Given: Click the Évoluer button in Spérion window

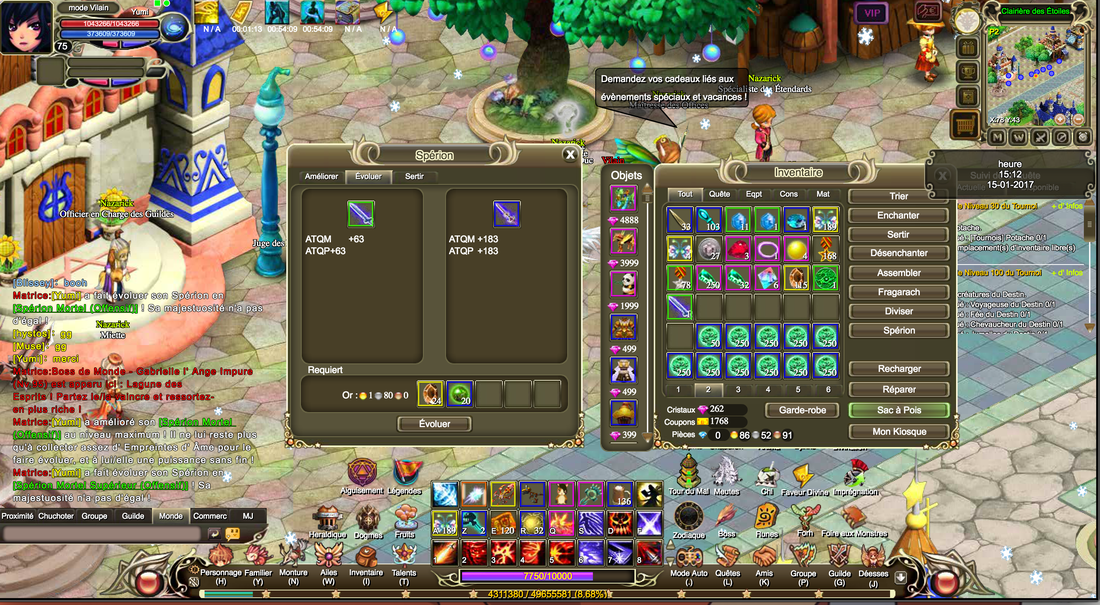Looking at the screenshot, I should point(433,423).
